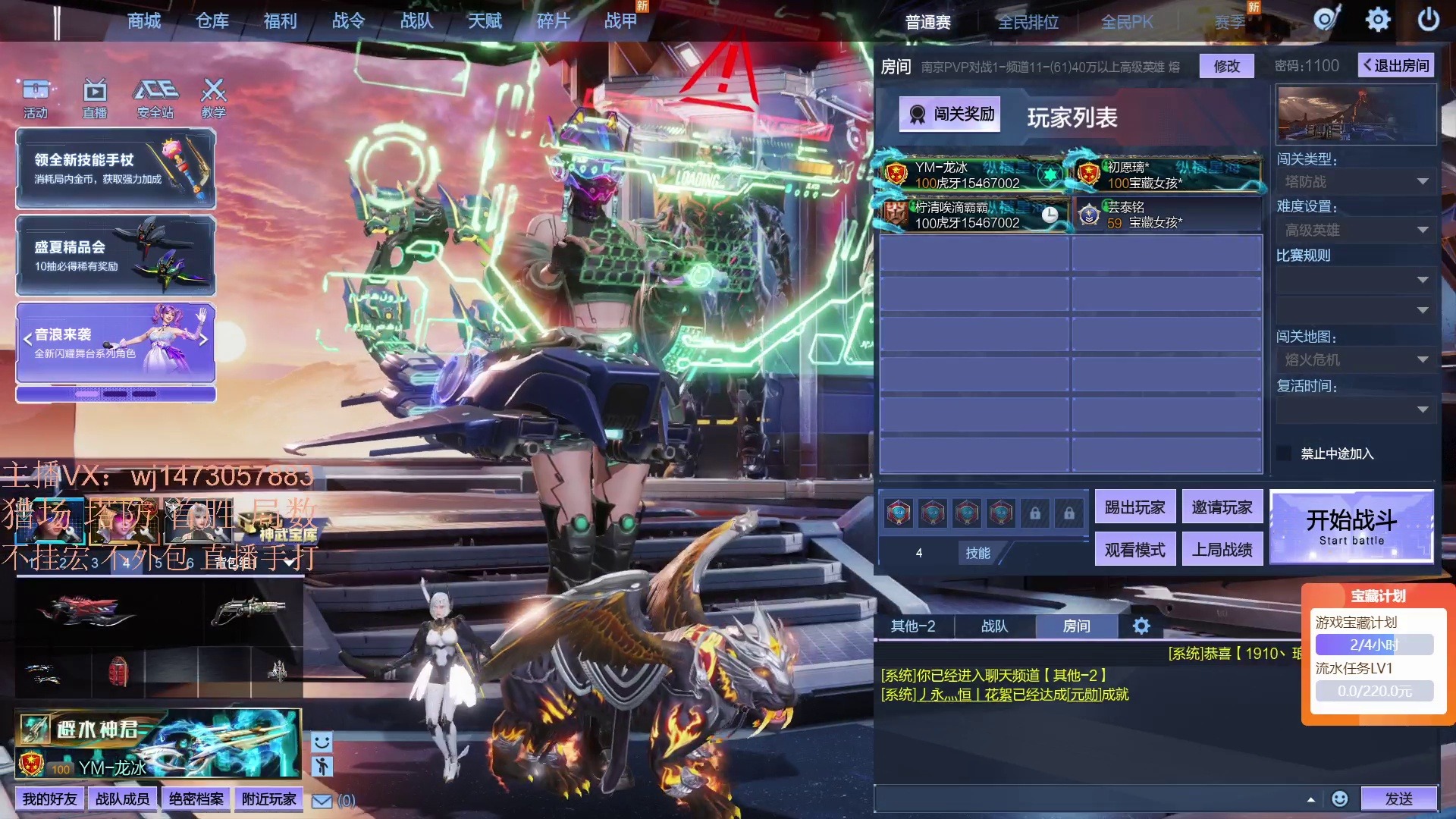The image size is (1456, 819).
Task: Switch chat to the 战队 tab
Action: [x=994, y=626]
